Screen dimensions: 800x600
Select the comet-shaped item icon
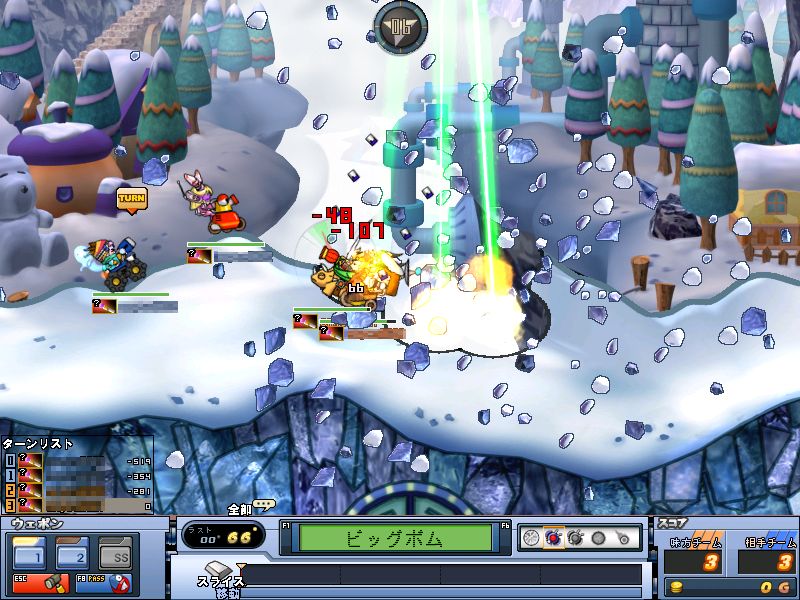(x=622, y=537)
